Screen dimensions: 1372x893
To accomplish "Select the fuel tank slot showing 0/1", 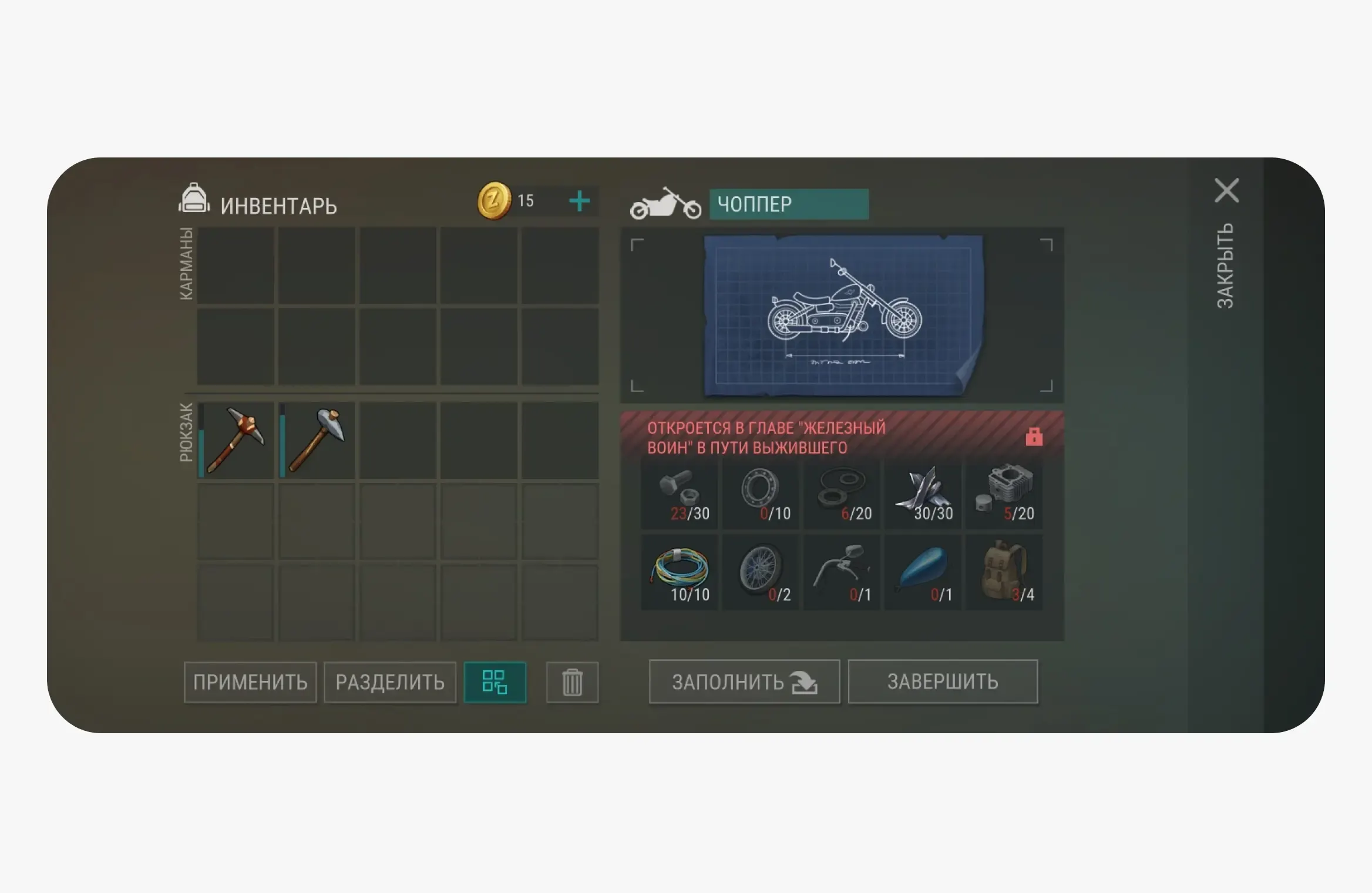I will click(923, 569).
